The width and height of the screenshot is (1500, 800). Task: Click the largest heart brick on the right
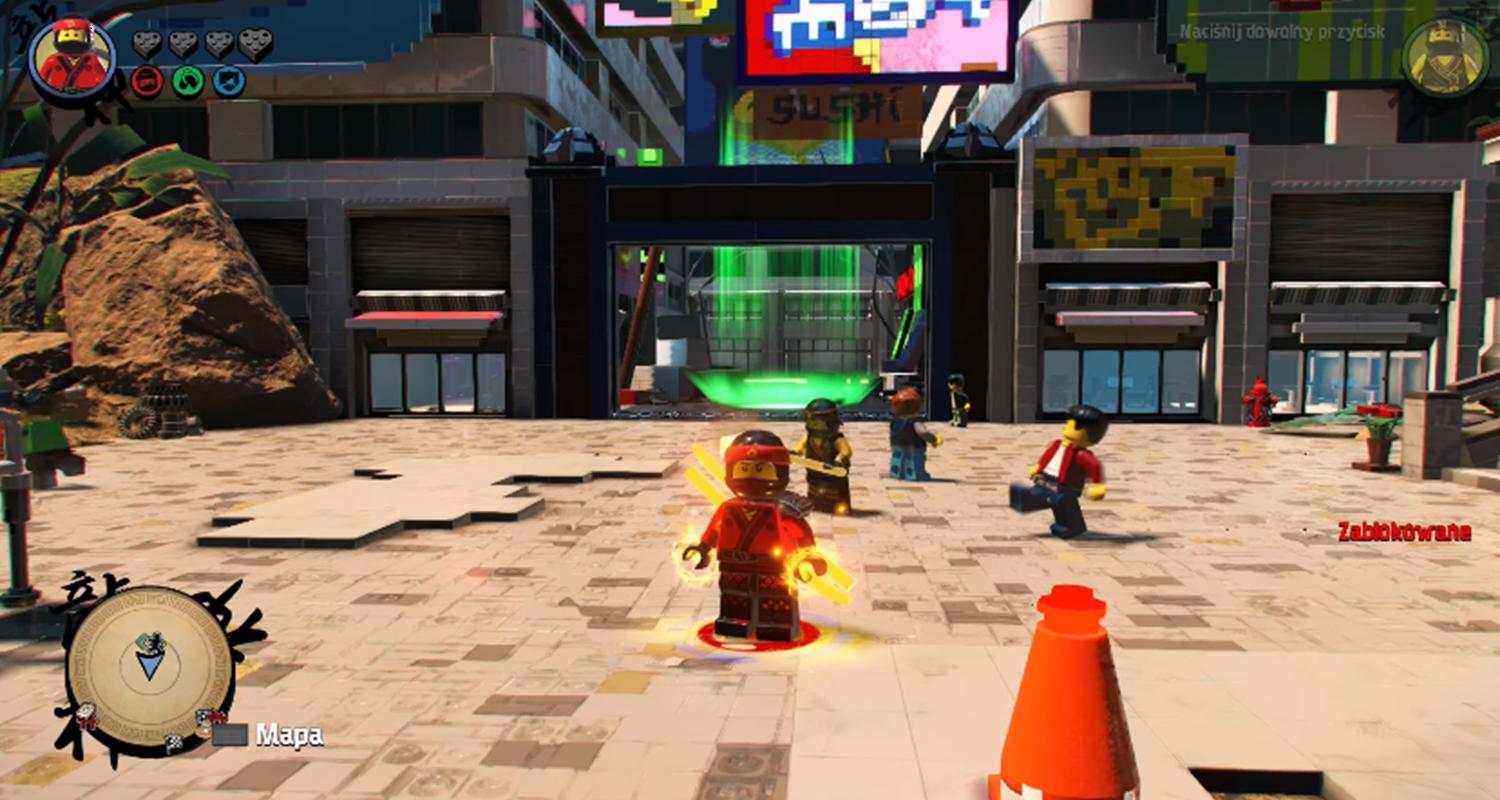[255, 45]
